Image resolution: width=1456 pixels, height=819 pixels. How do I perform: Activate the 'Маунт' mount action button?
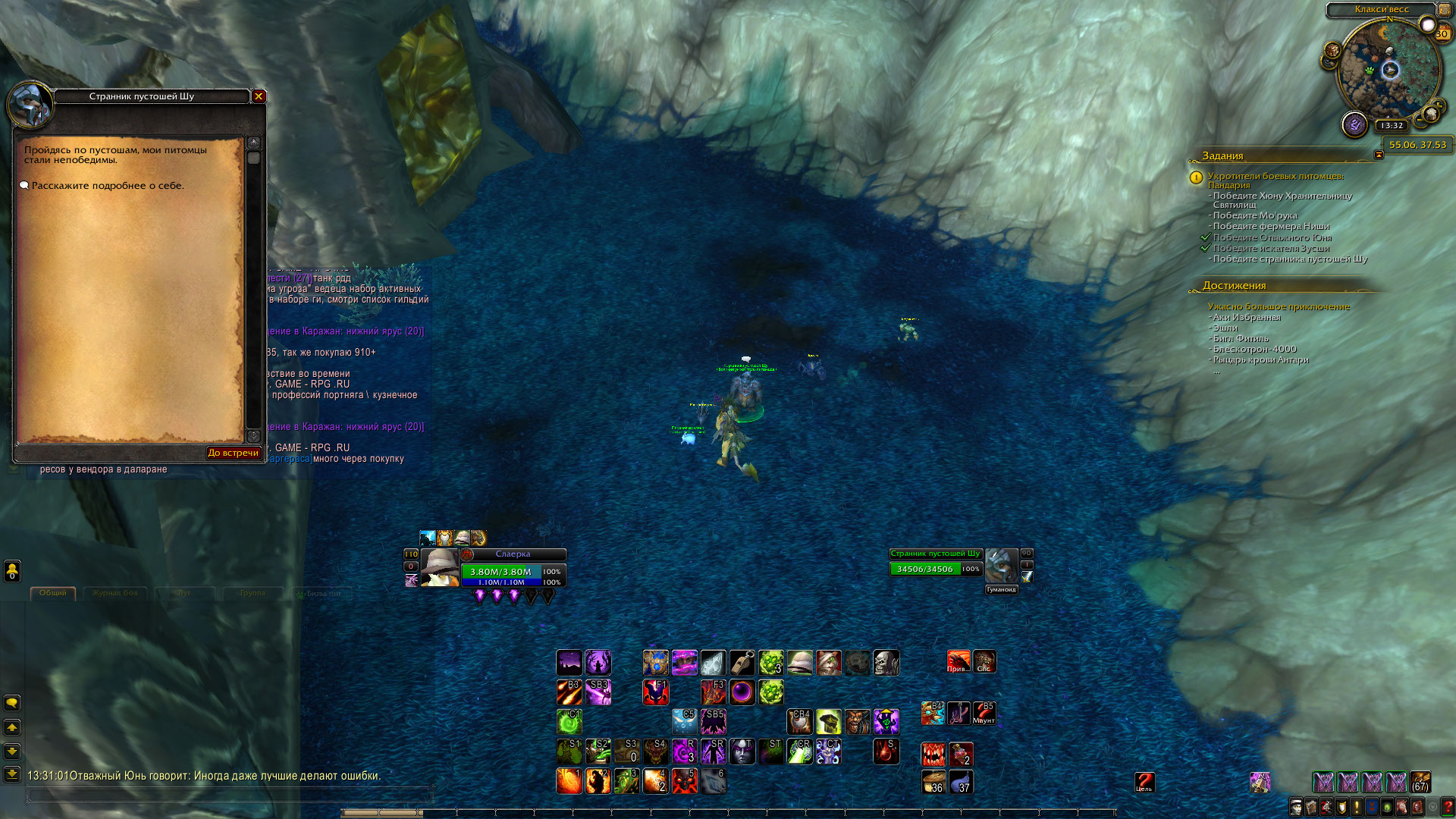(984, 713)
